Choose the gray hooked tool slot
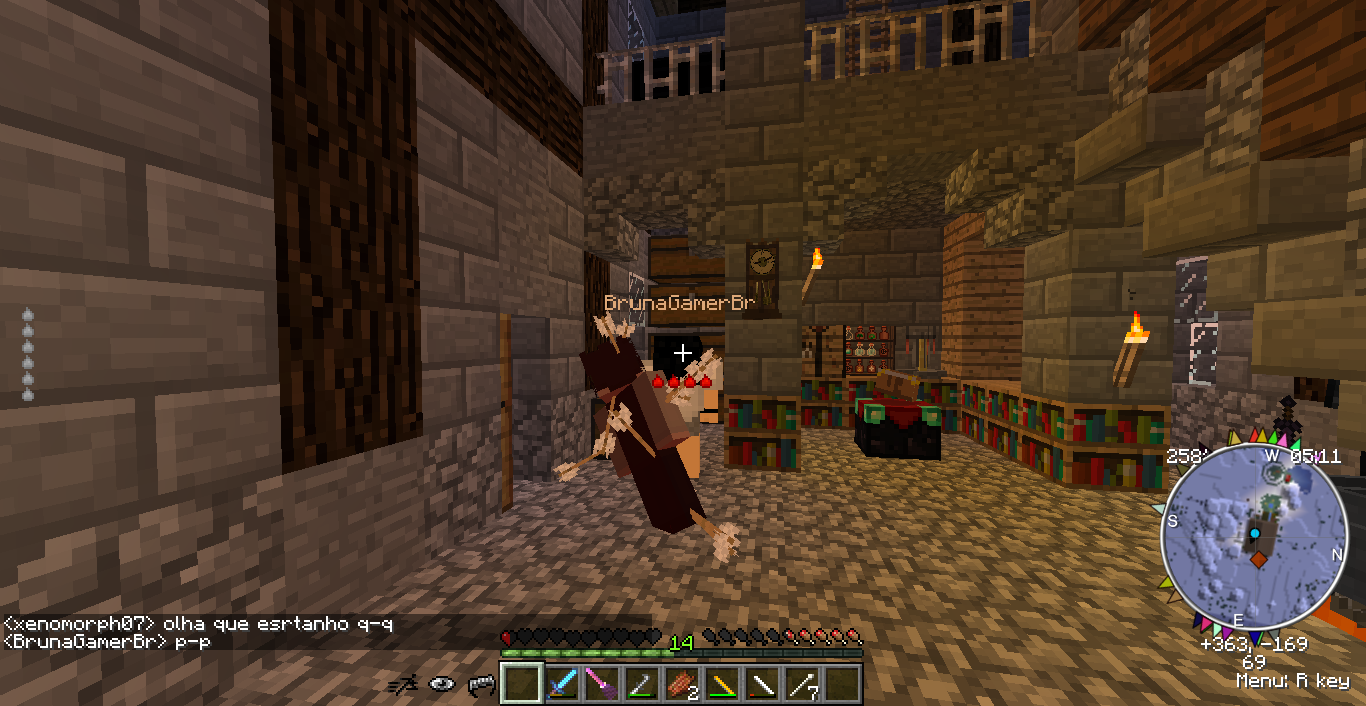 tap(641, 684)
